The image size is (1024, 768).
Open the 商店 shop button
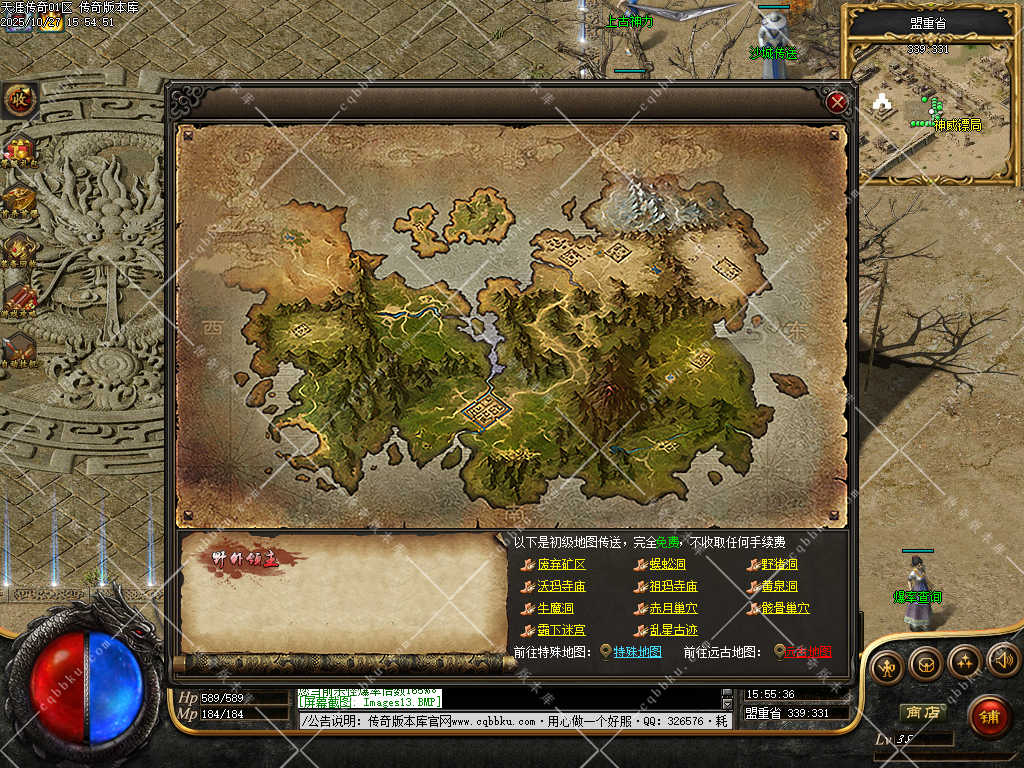point(921,713)
